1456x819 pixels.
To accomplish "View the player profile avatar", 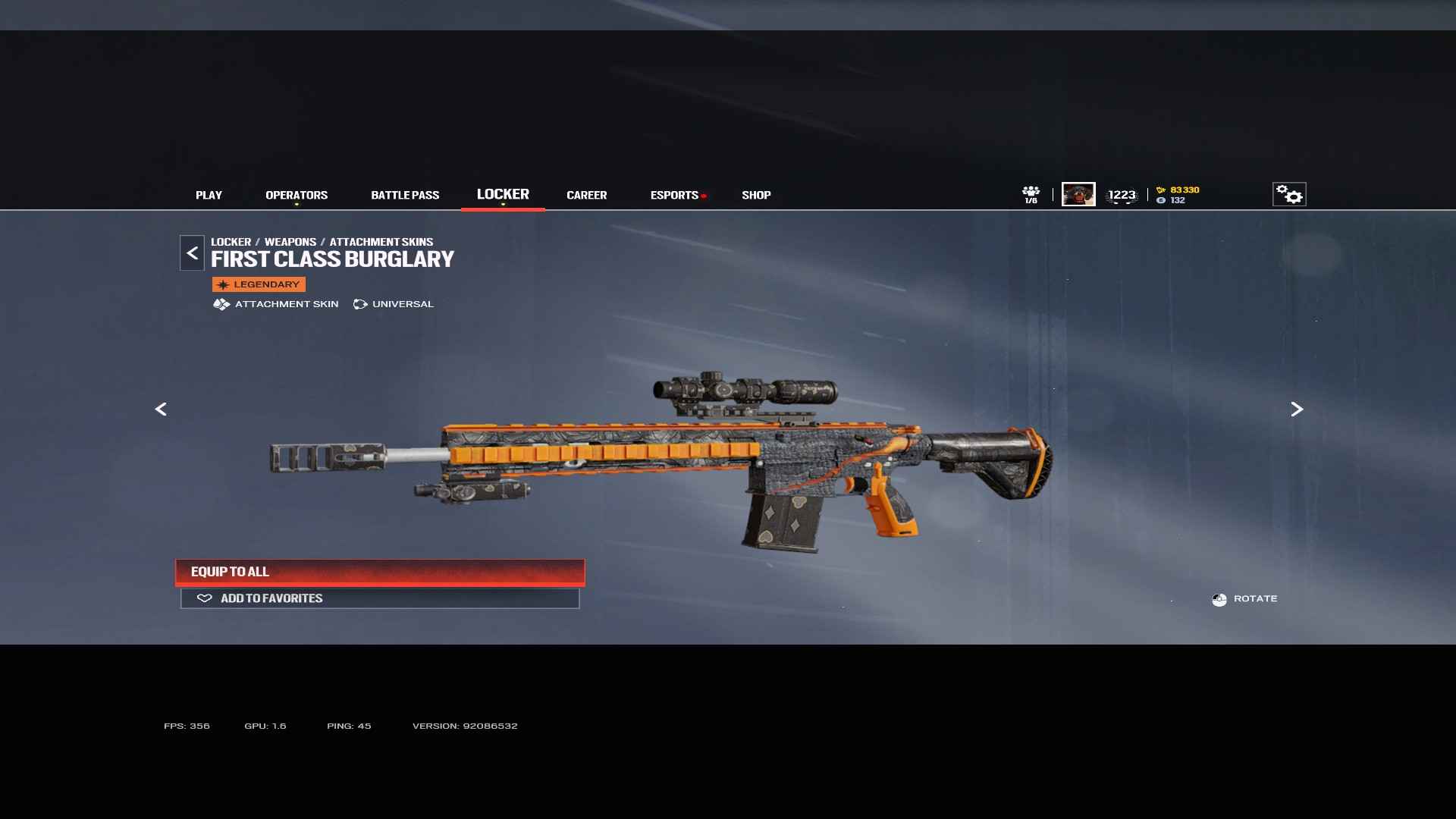I will 1078,194.
